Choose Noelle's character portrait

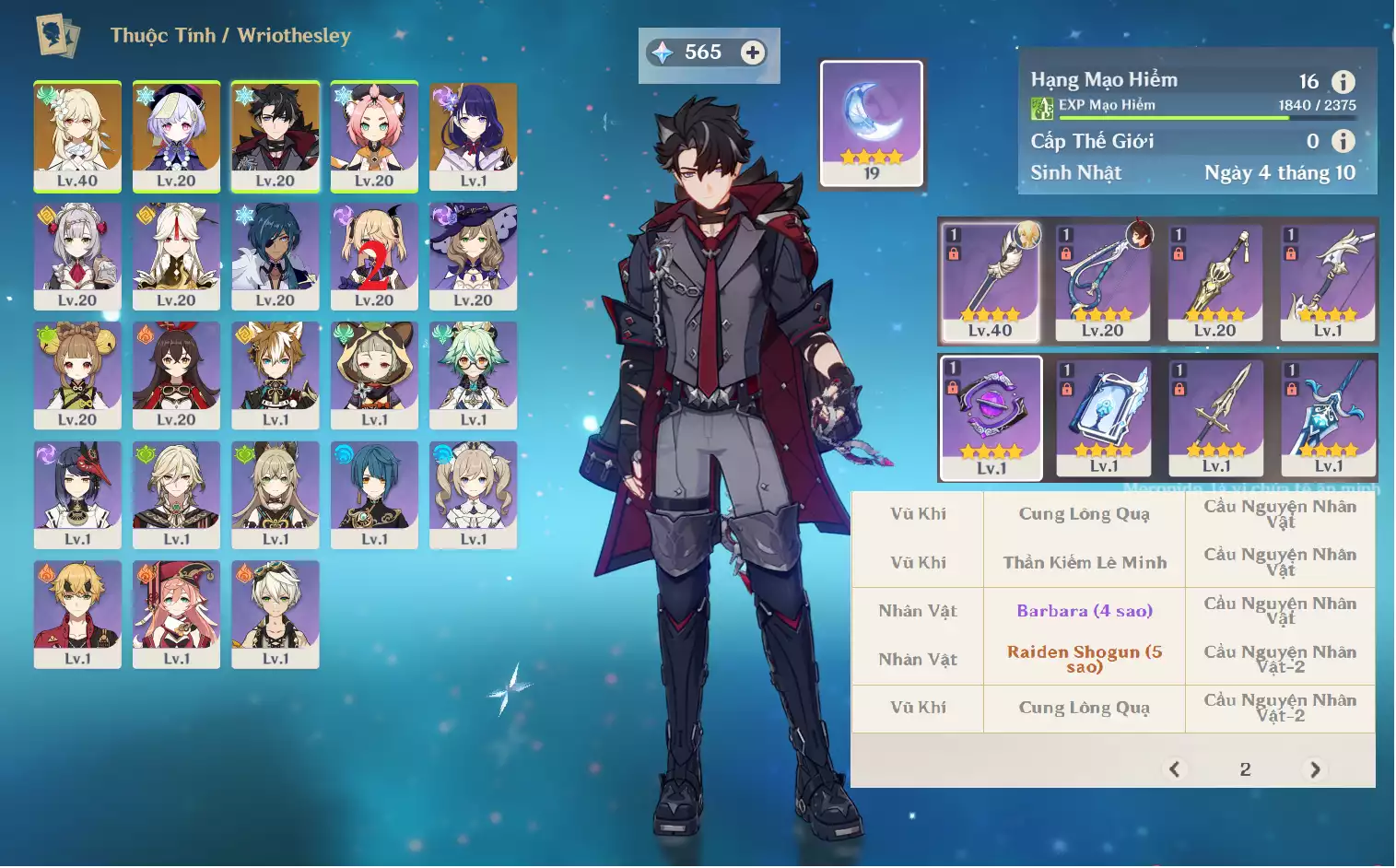point(77,255)
